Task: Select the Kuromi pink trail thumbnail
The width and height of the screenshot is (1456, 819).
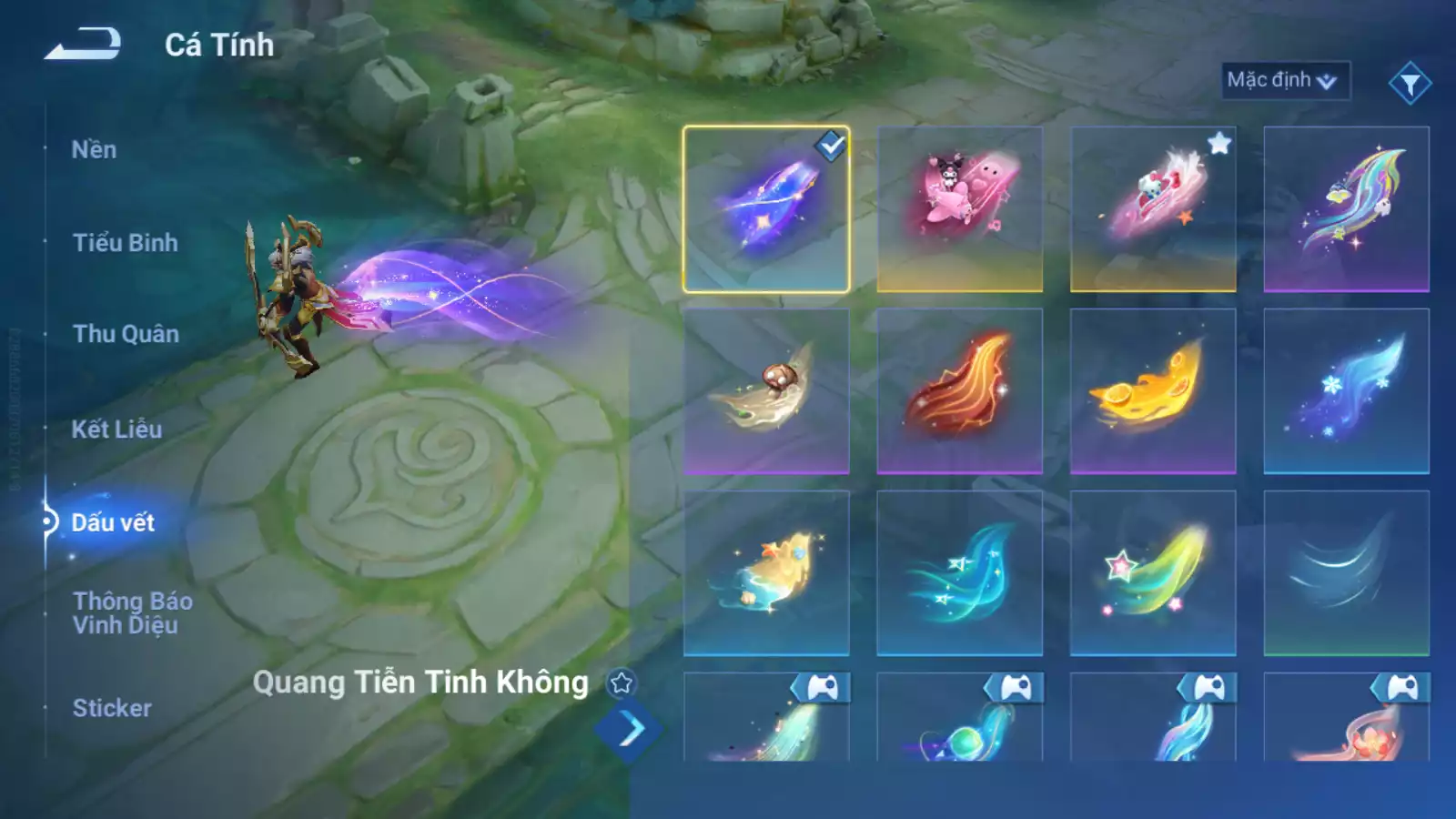Action: (960, 207)
